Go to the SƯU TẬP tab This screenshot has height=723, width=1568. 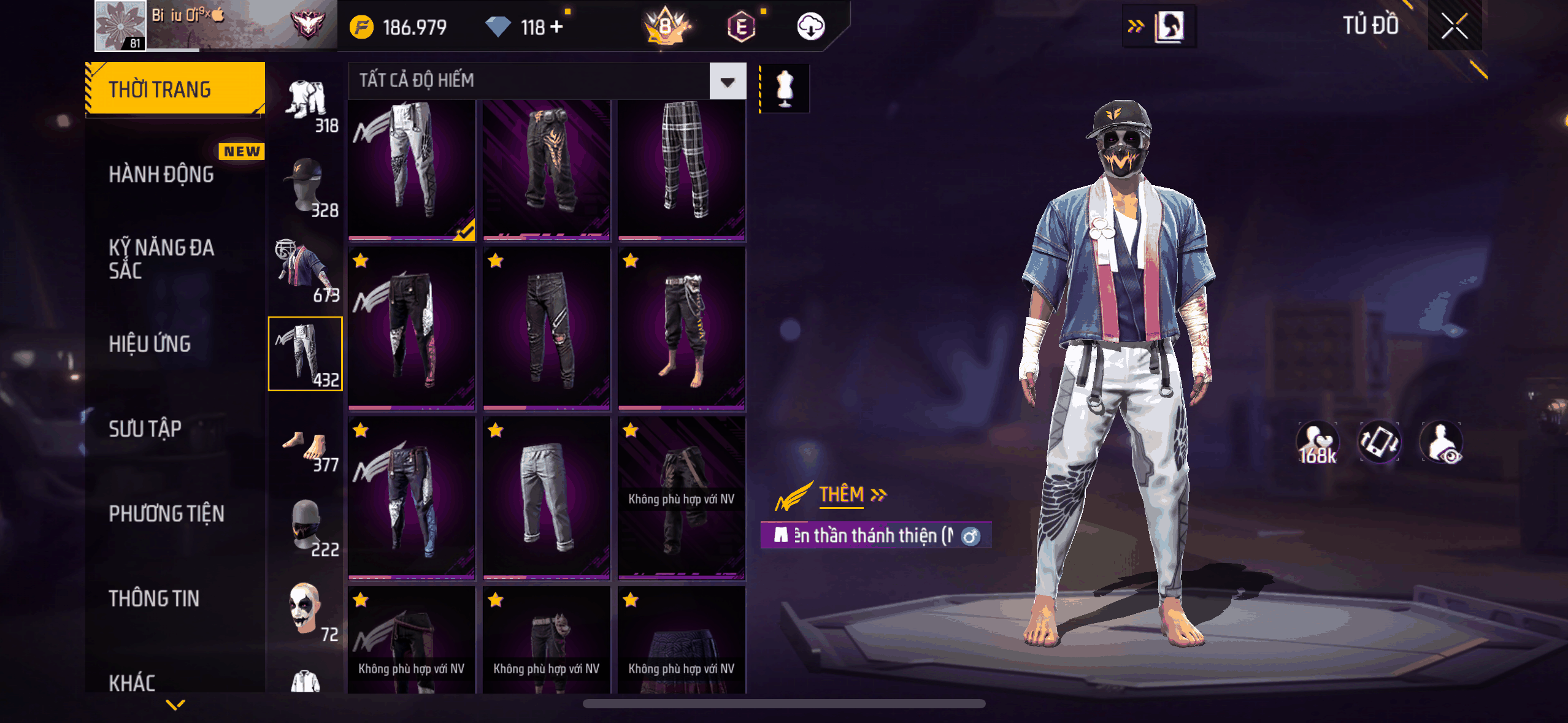click(x=145, y=429)
